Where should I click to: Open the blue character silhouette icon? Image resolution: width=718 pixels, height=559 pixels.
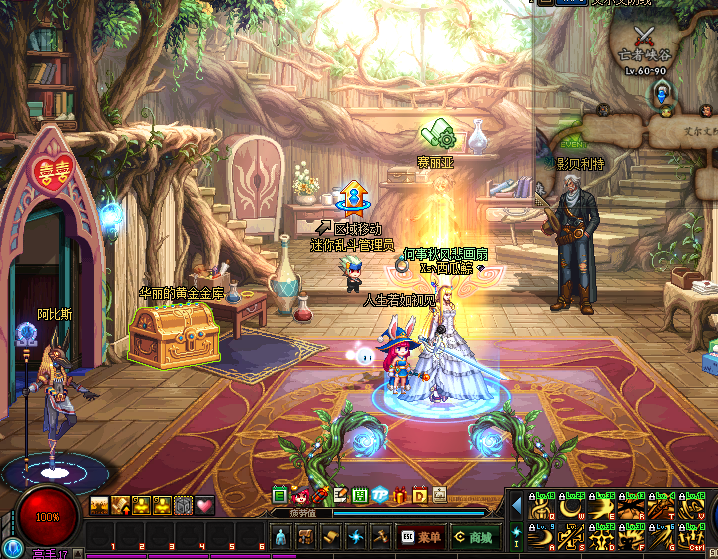[x=281, y=536]
